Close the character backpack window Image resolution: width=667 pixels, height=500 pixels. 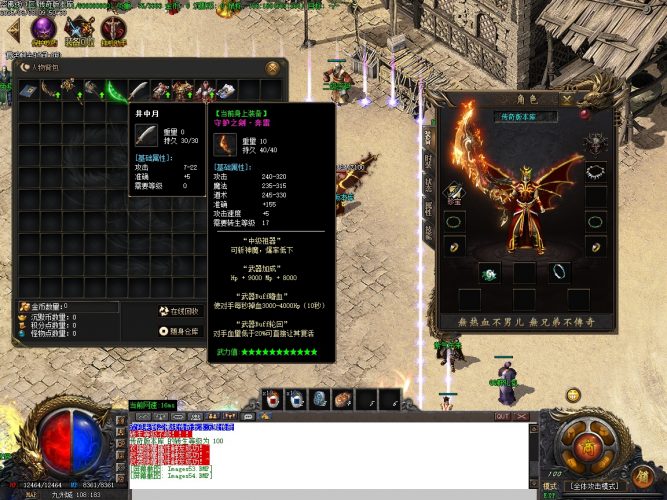click(x=272, y=67)
